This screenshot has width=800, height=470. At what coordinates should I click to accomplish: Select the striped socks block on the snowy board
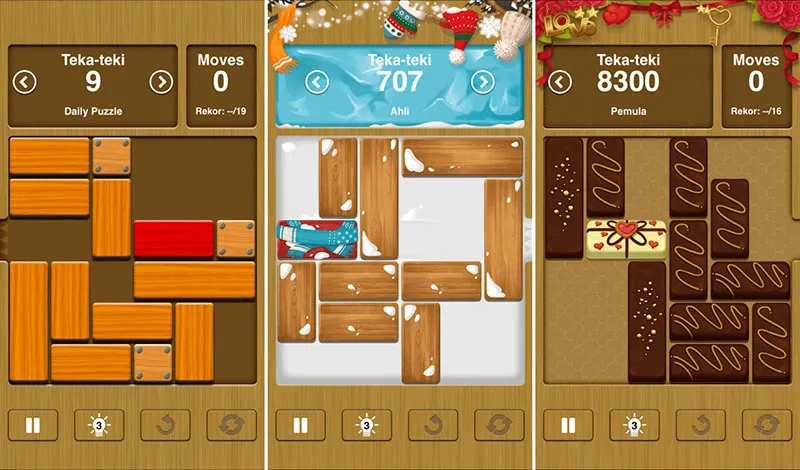click(317, 240)
